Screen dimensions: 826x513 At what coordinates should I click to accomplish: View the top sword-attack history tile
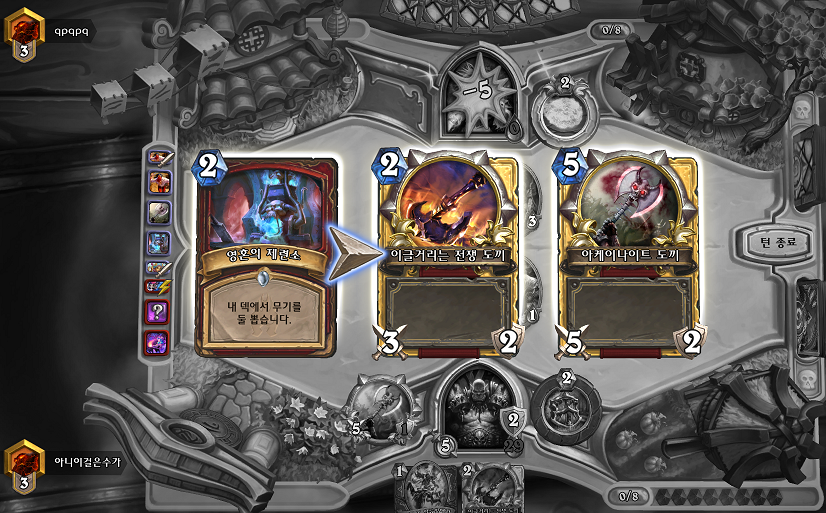(159, 157)
